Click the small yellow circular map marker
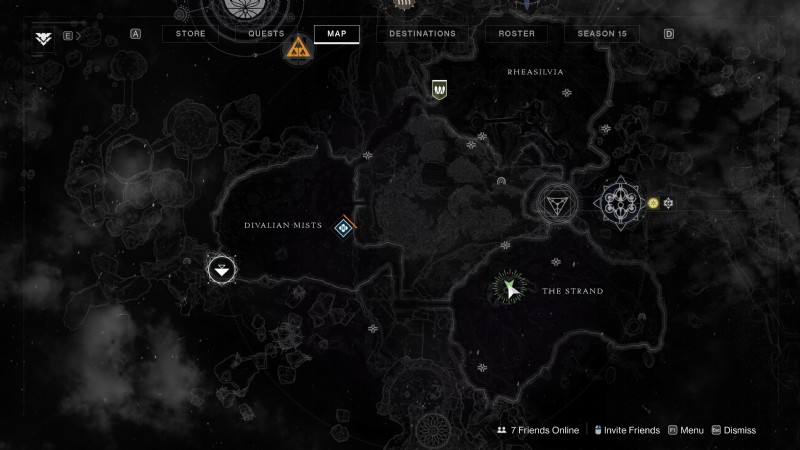 point(653,203)
